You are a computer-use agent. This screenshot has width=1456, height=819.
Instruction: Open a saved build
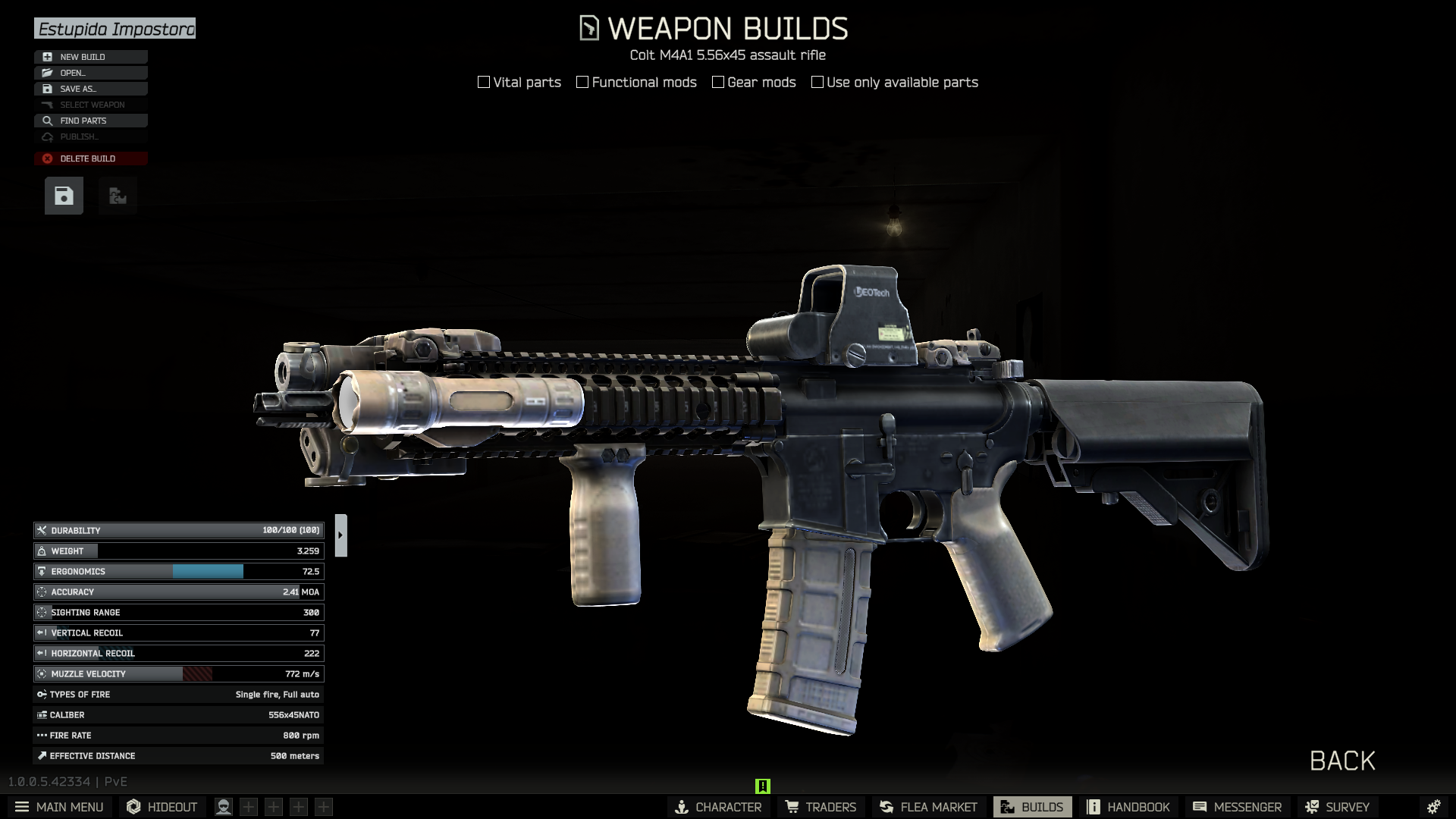[x=90, y=73]
